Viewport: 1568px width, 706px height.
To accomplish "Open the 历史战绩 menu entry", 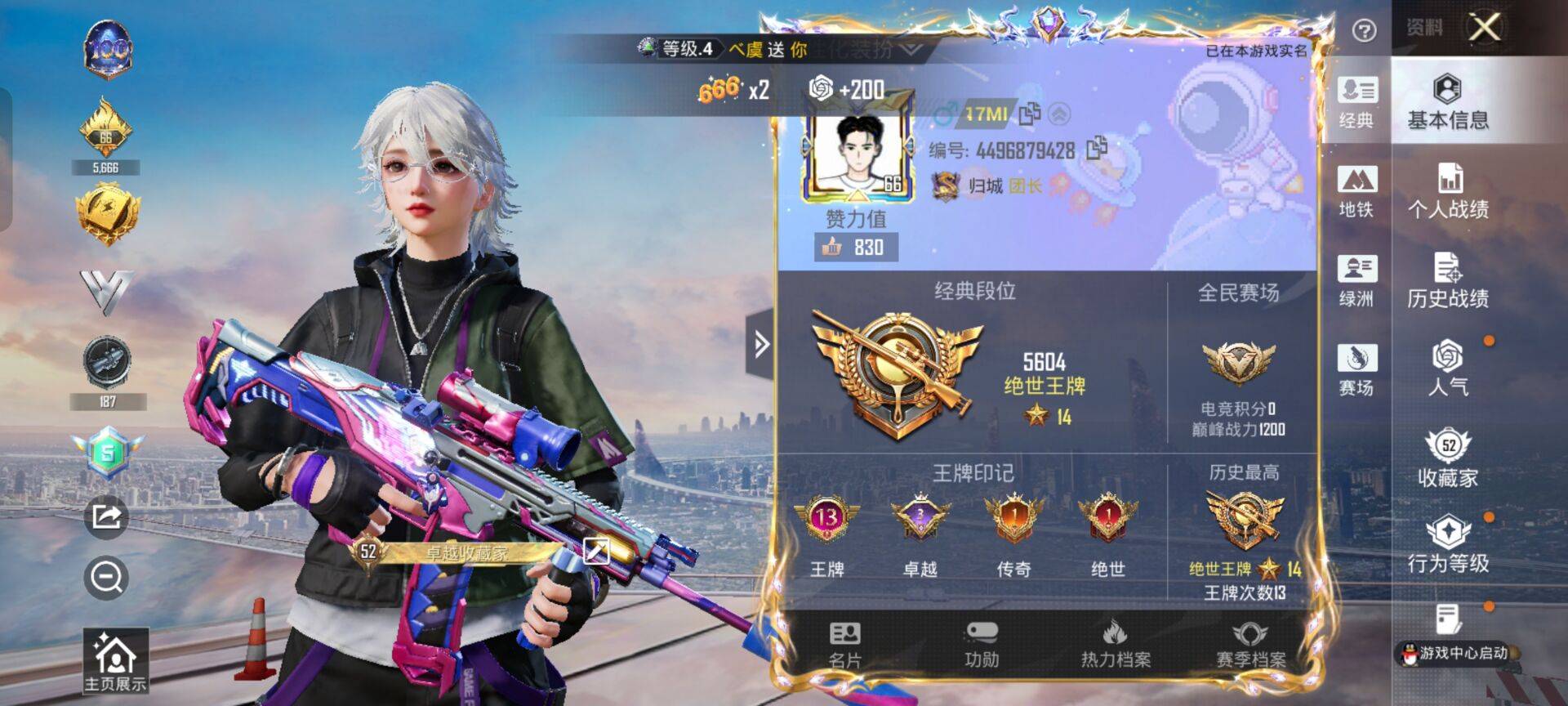I will point(1447,280).
